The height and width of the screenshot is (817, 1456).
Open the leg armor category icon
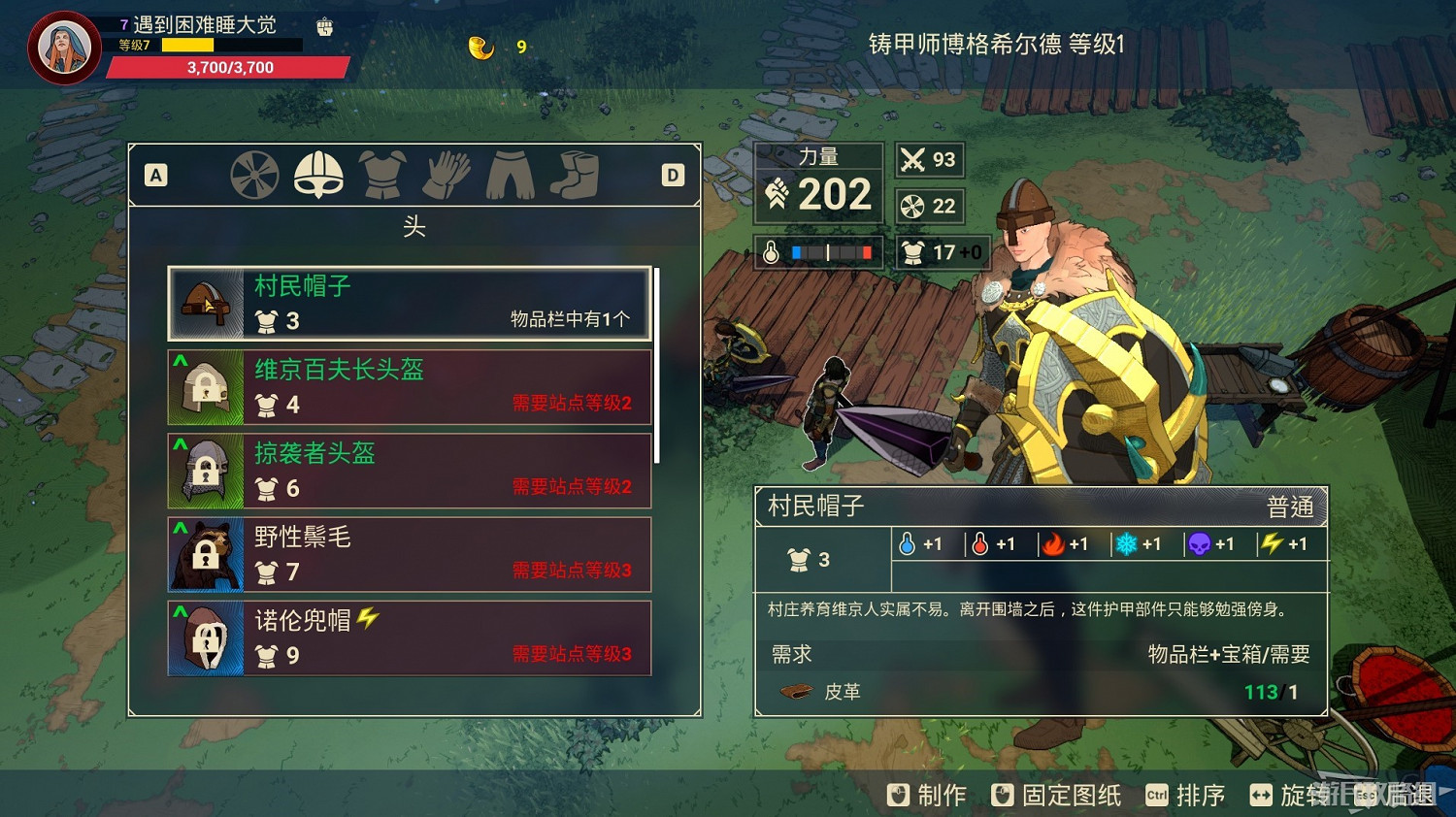pyautogui.click(x=510, y=176)
